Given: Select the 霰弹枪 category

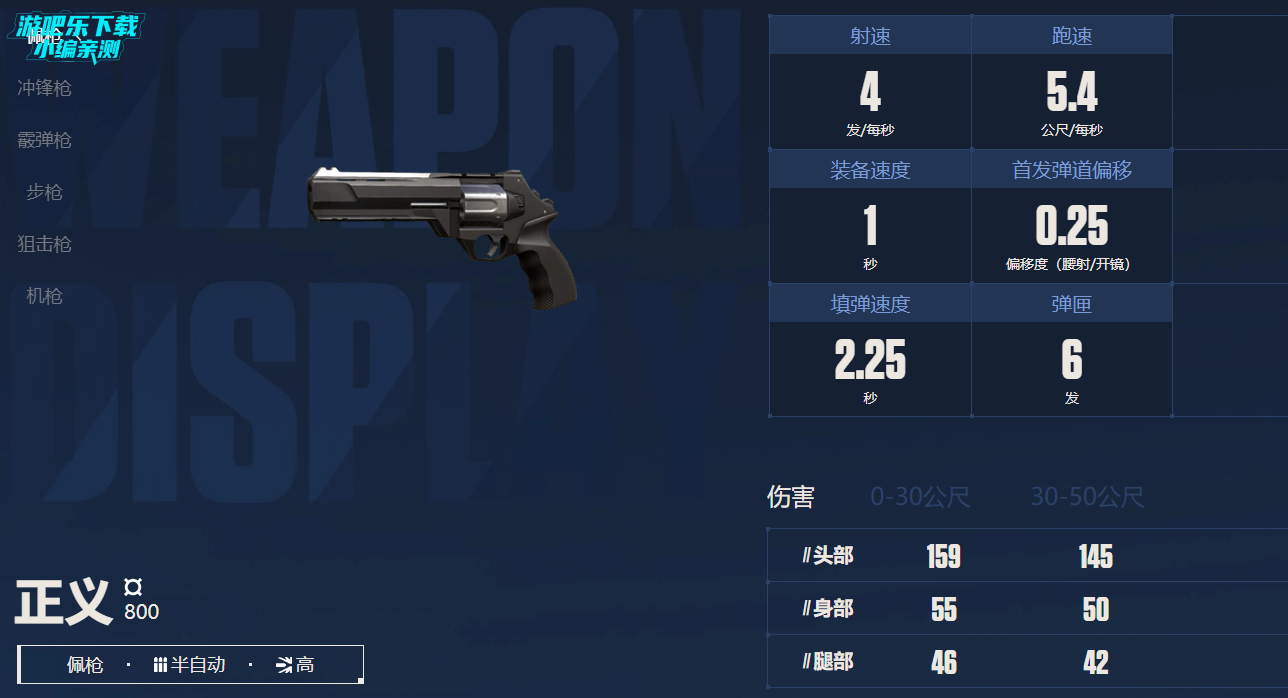Looking at the screenshot, I should pyautogui.click(x=45, y=140).
